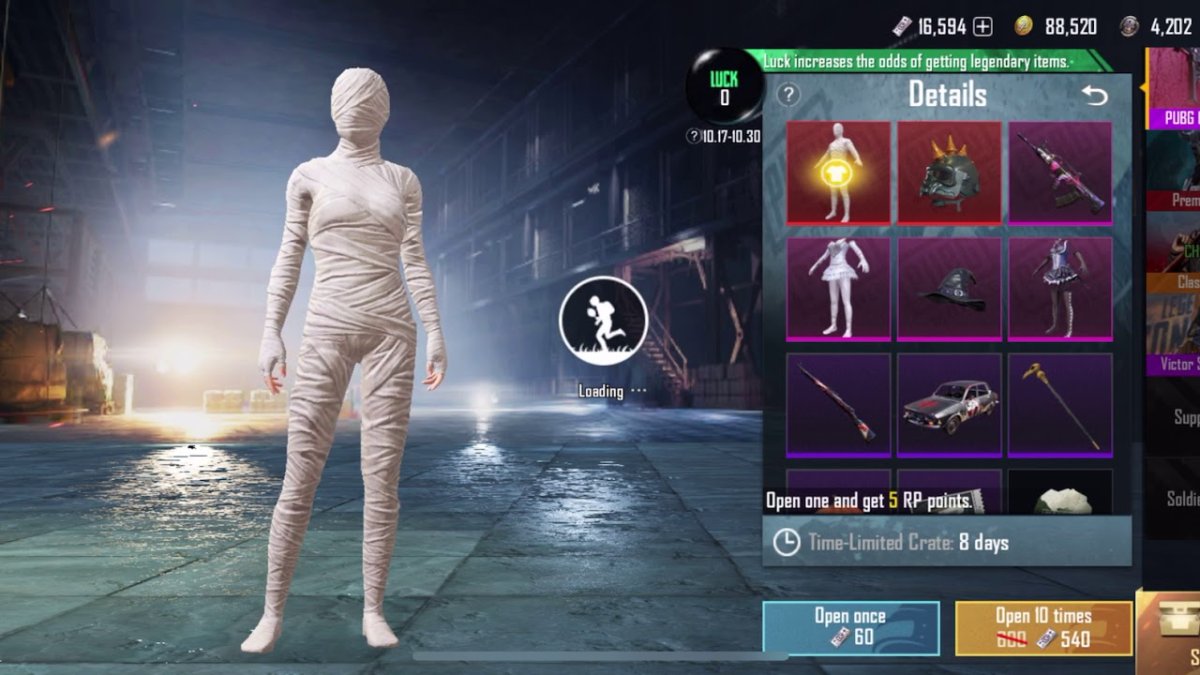Add more UC with the plus button
The height and width of the screenshot is (675, 1200).
click(x=983, y=27)
